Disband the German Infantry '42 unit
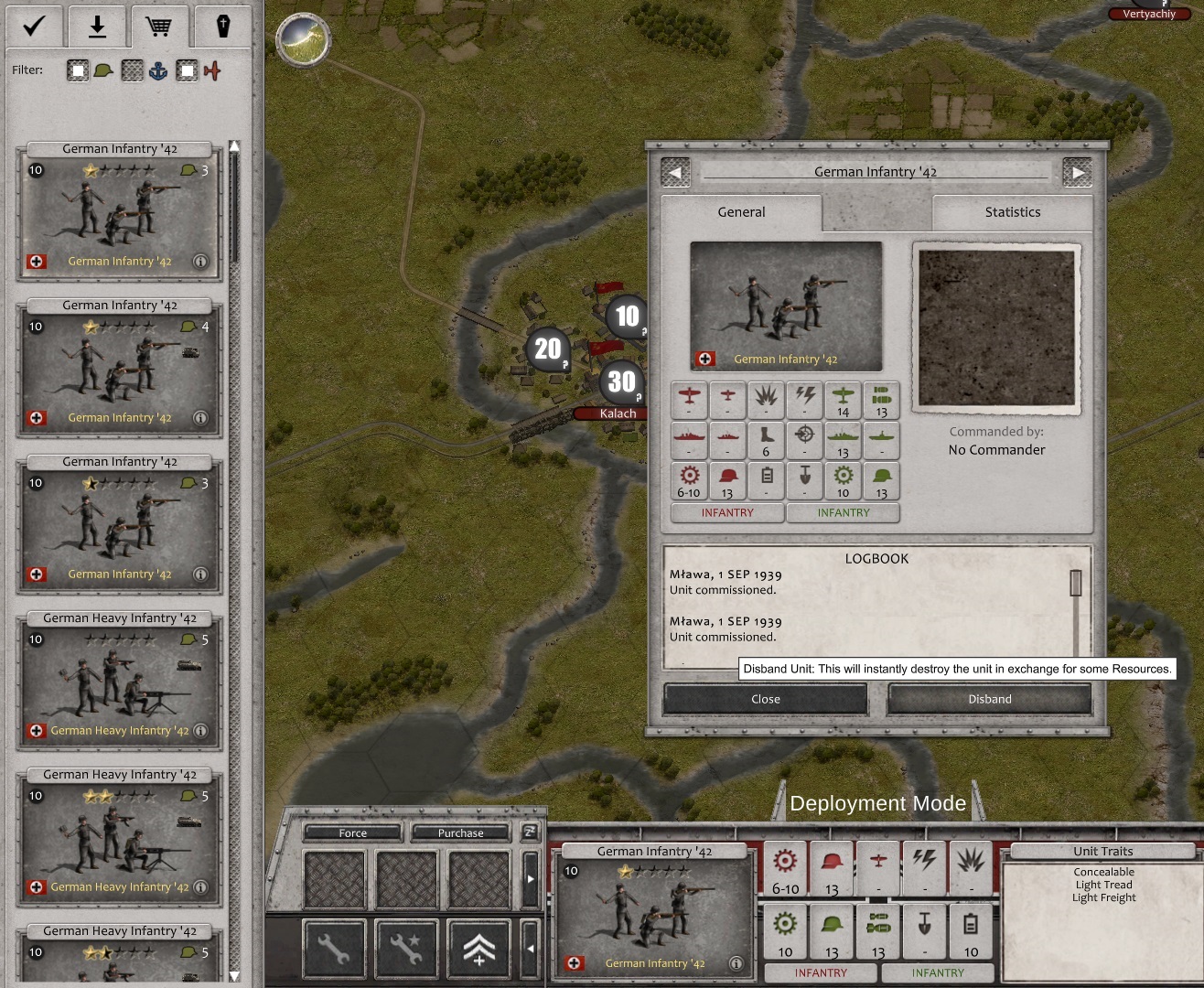This screenshot has width=1204, height=988. tap(989, 699)
